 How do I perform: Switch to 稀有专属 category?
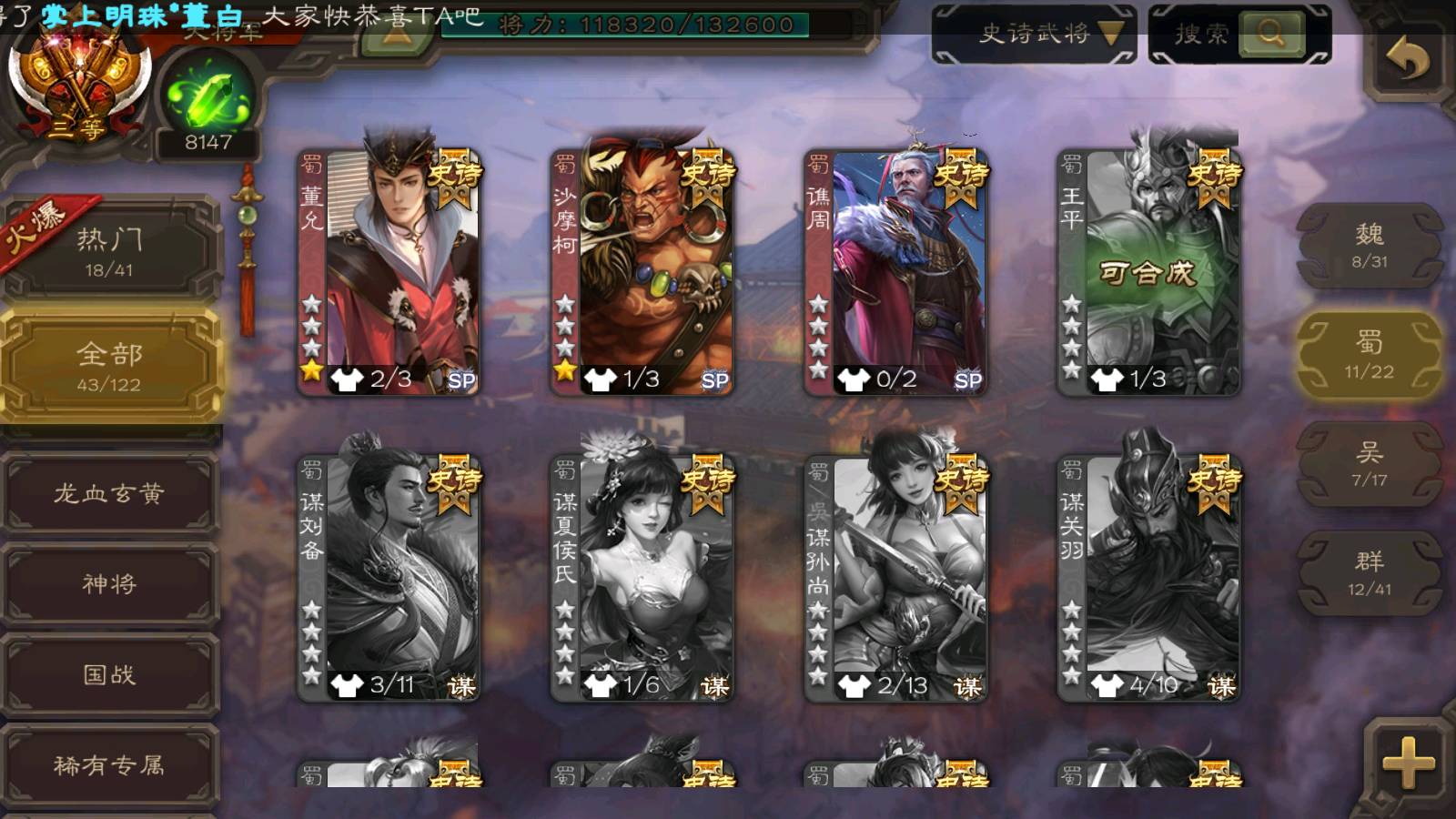109,765
